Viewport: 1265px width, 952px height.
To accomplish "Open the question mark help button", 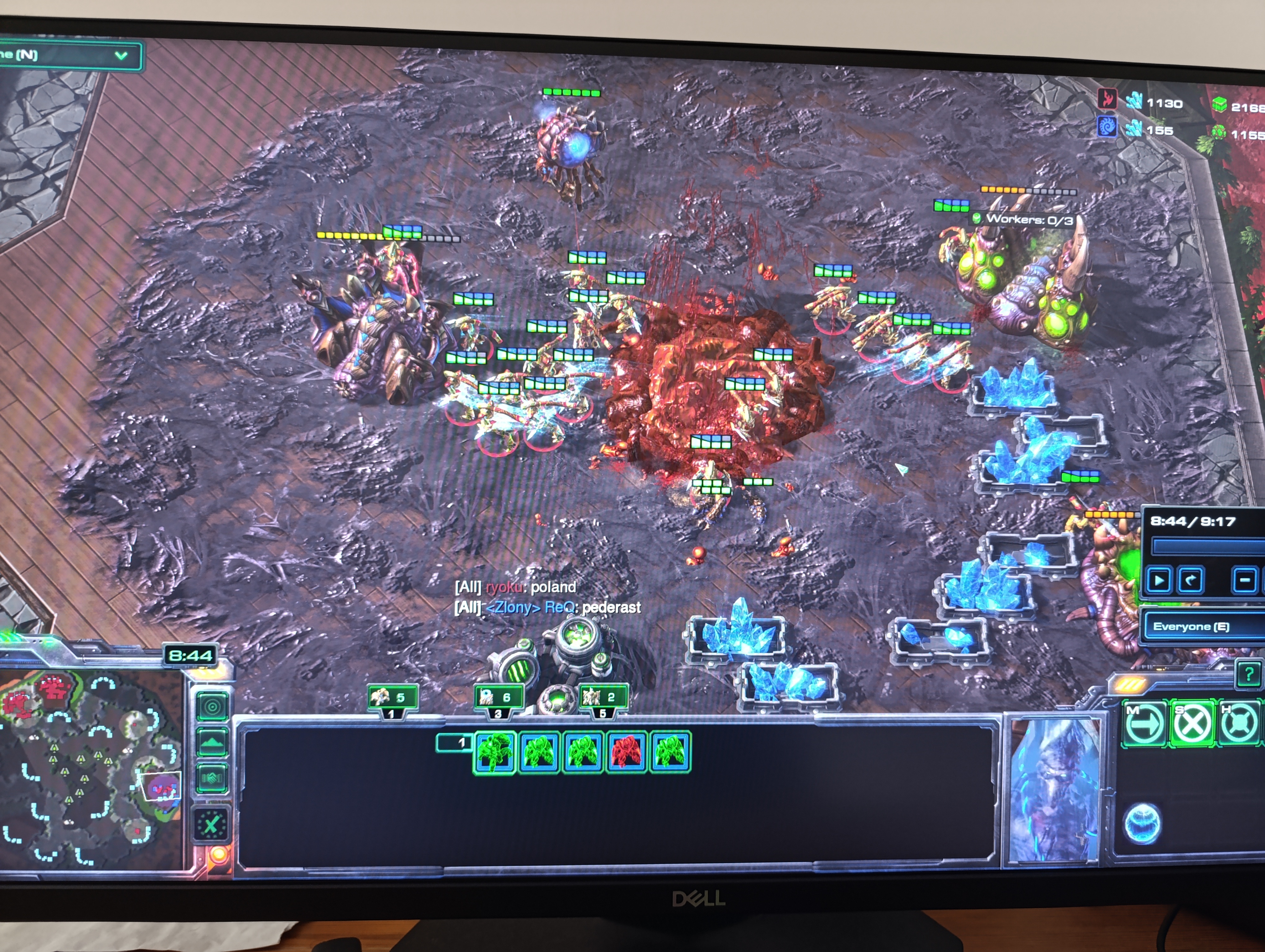I will pyautogui.click(x=1249, y=675).
